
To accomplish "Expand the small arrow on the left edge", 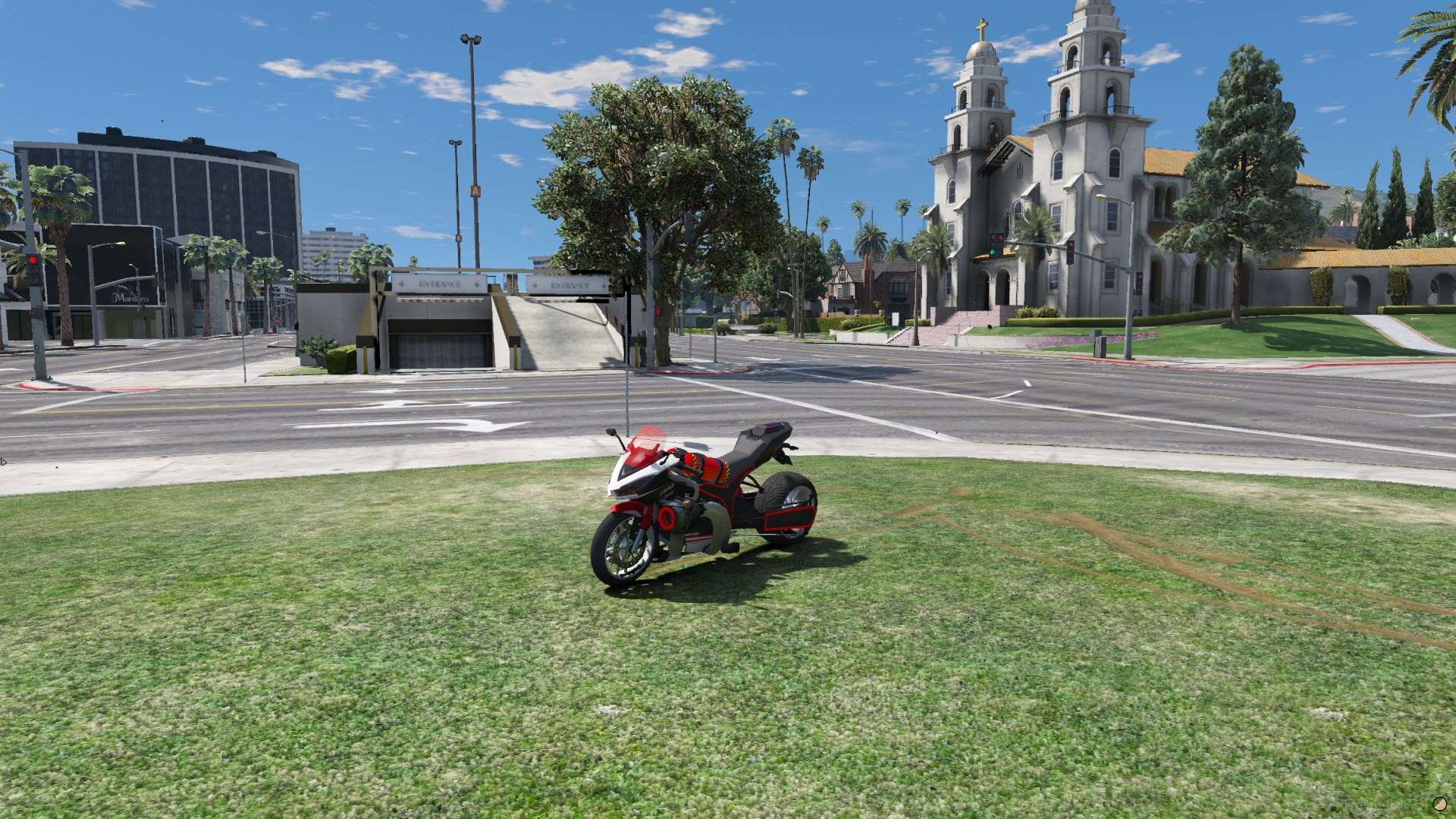I will [4, 460].
